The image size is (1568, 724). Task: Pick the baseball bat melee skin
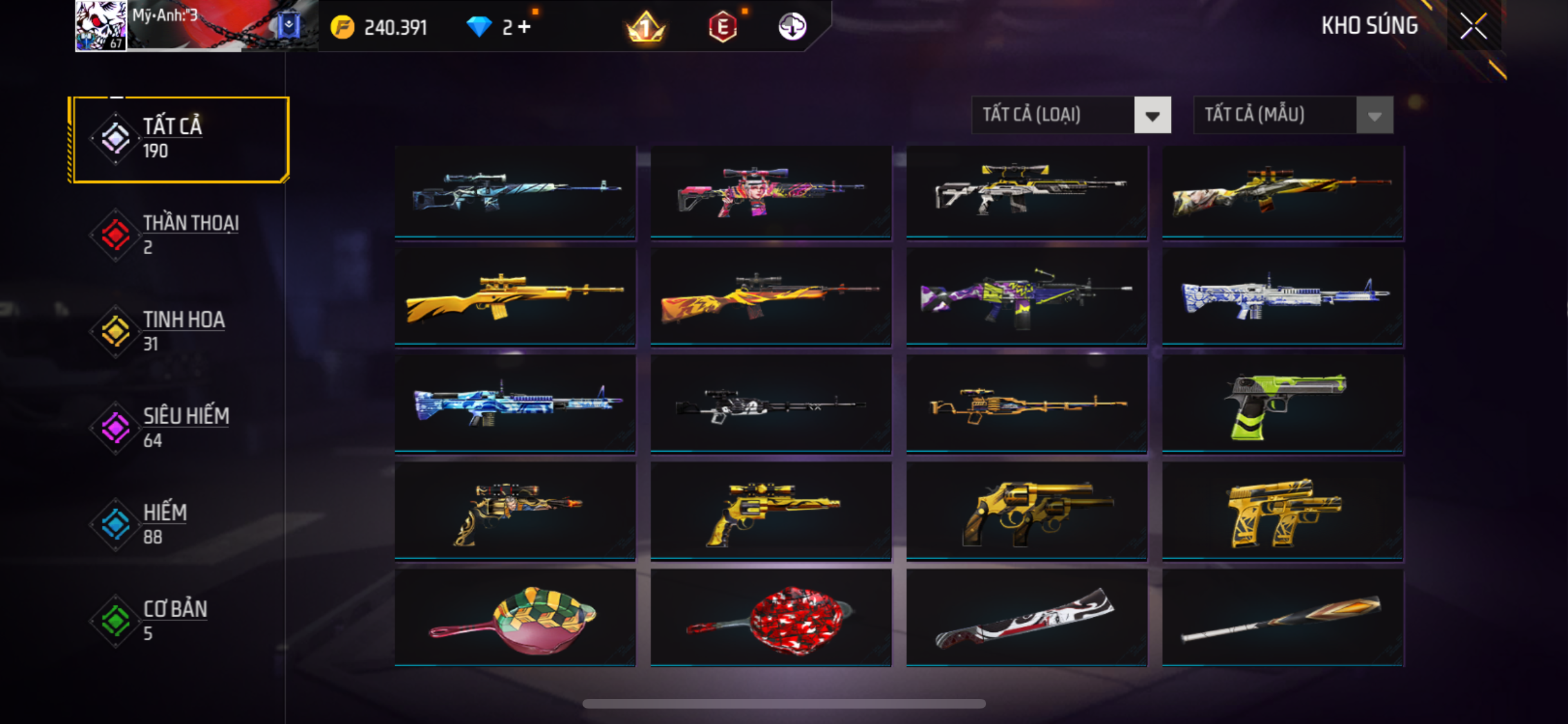[x=1283, y=618]
